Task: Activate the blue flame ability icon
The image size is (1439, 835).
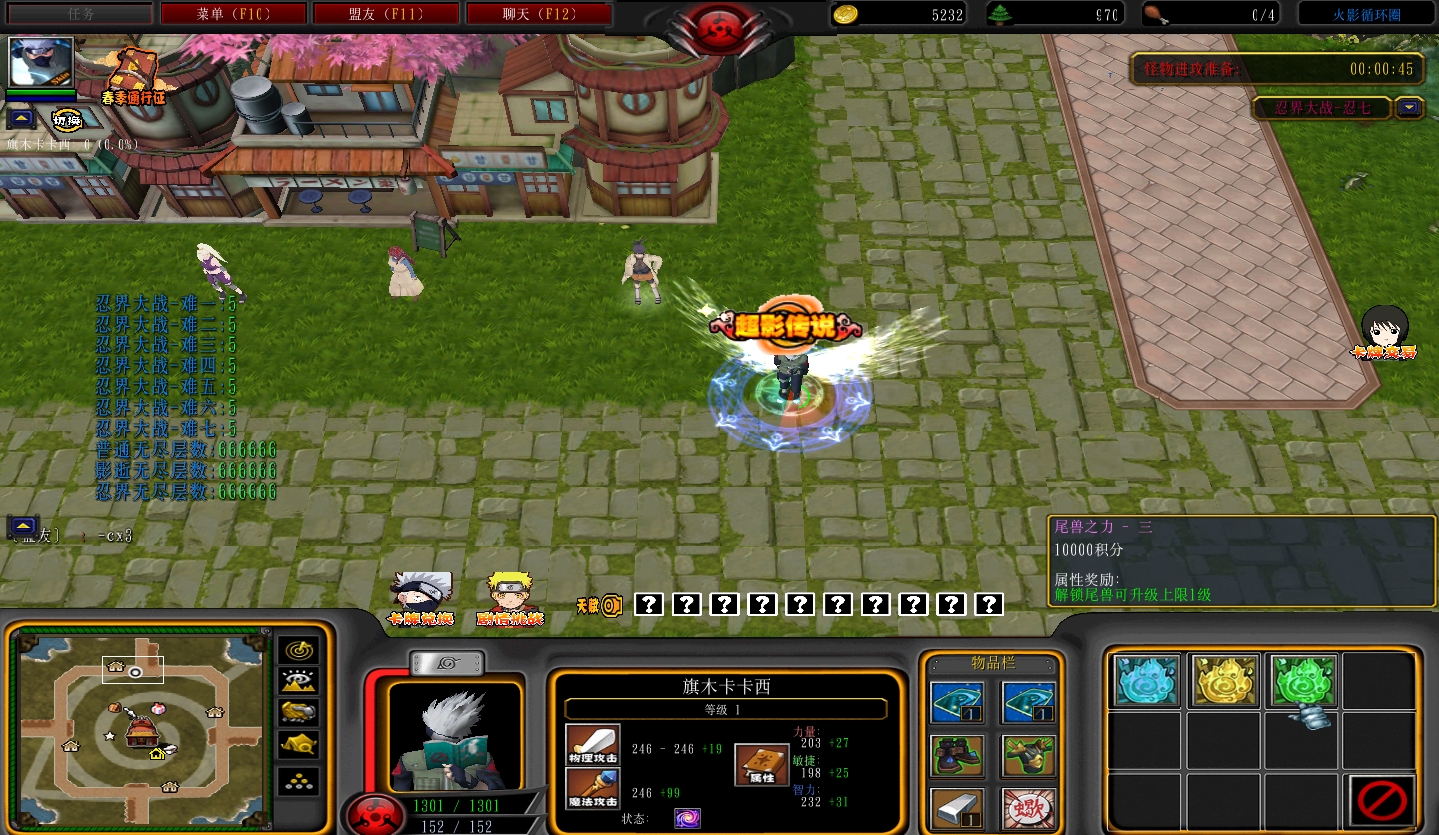Action: [x=1146, y=681]
